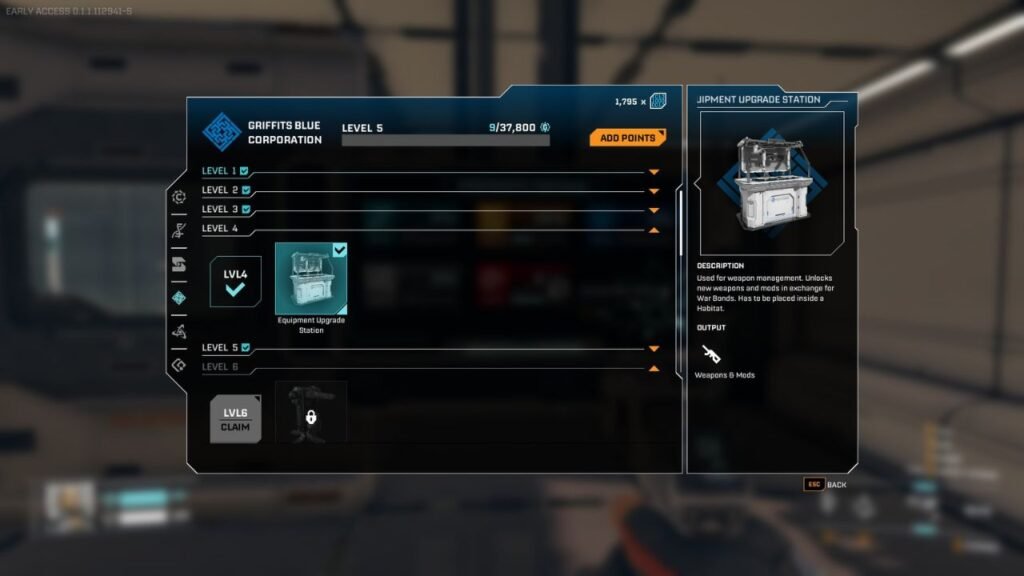The width and height of the screenshot is (1024, 576).
Task: Open the LVL4 completed level tile
Action: pyautogui.click(x=236, y=281)
